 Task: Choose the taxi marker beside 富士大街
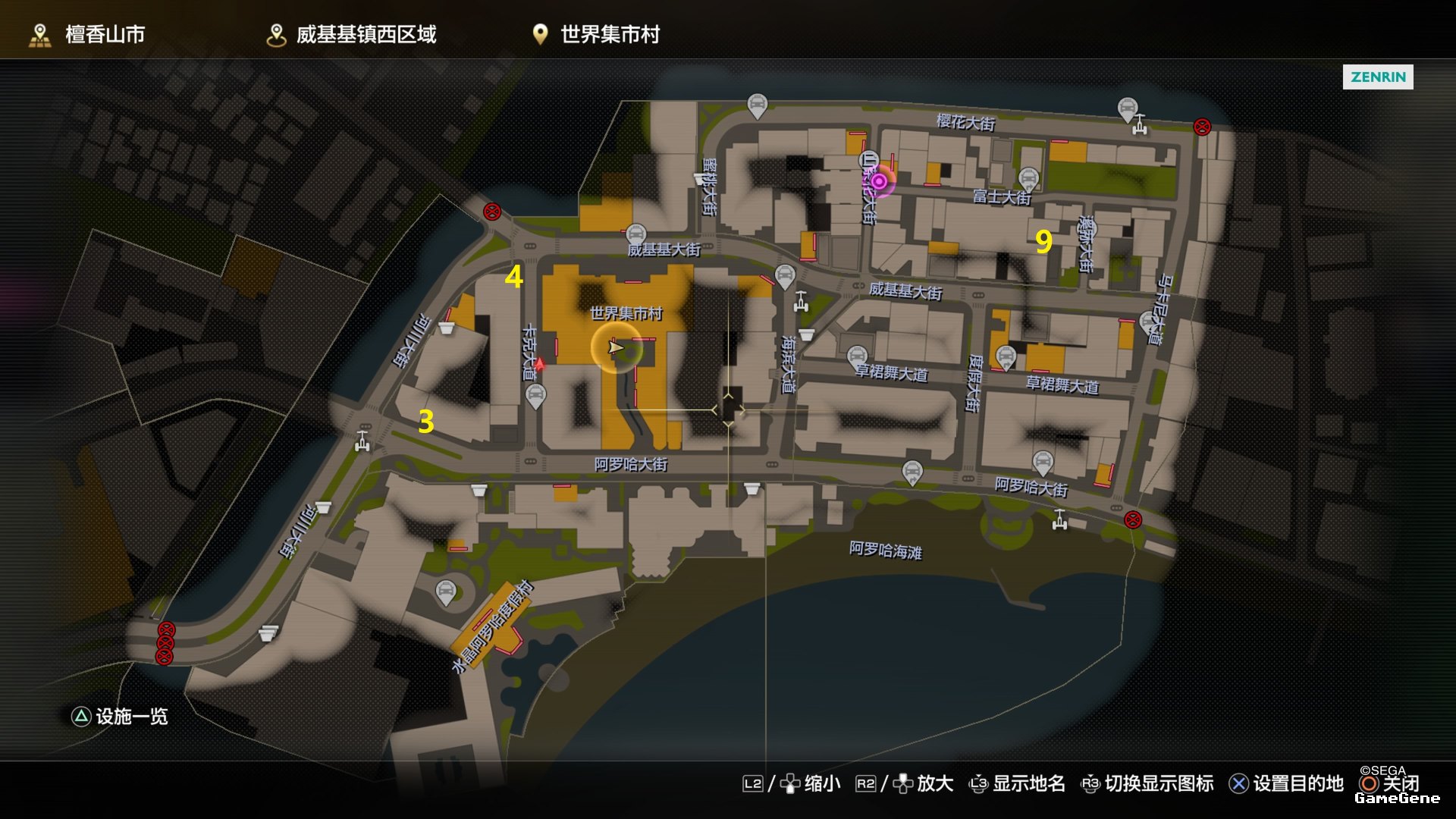(x=1028, y=178)
